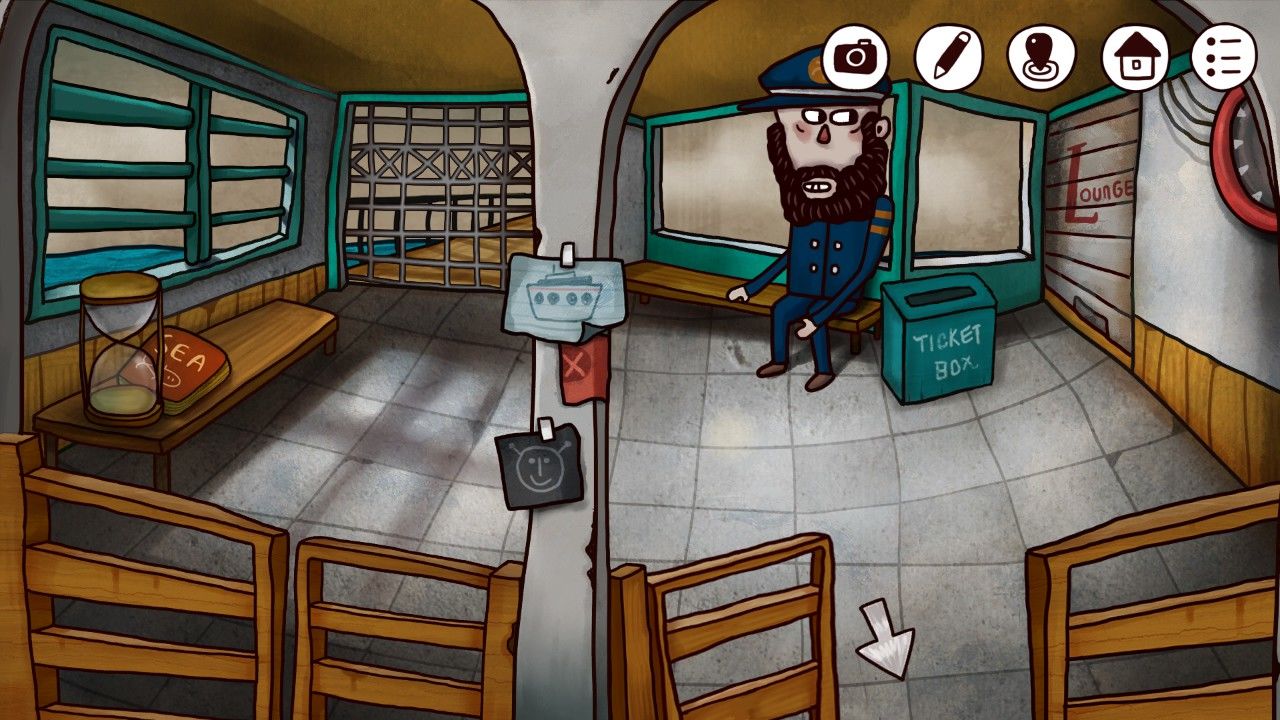Image resolution: width=1280 pixels, height=720 pixels.
Task: Return home with the house icon
Action: pyautogui.click(x=1134, y=58)
